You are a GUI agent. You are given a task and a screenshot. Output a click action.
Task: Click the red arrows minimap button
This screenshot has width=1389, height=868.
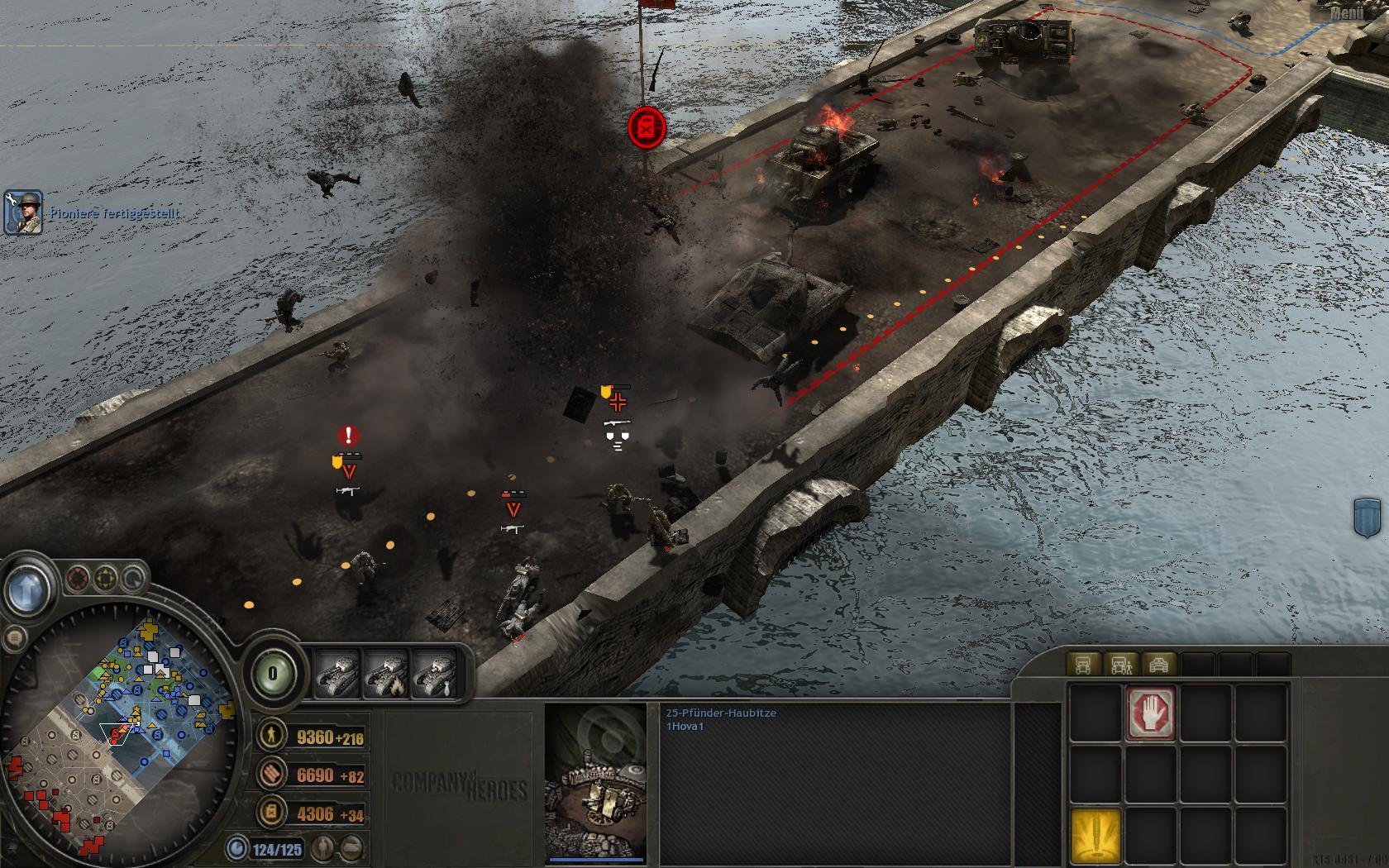click(79, 578)
